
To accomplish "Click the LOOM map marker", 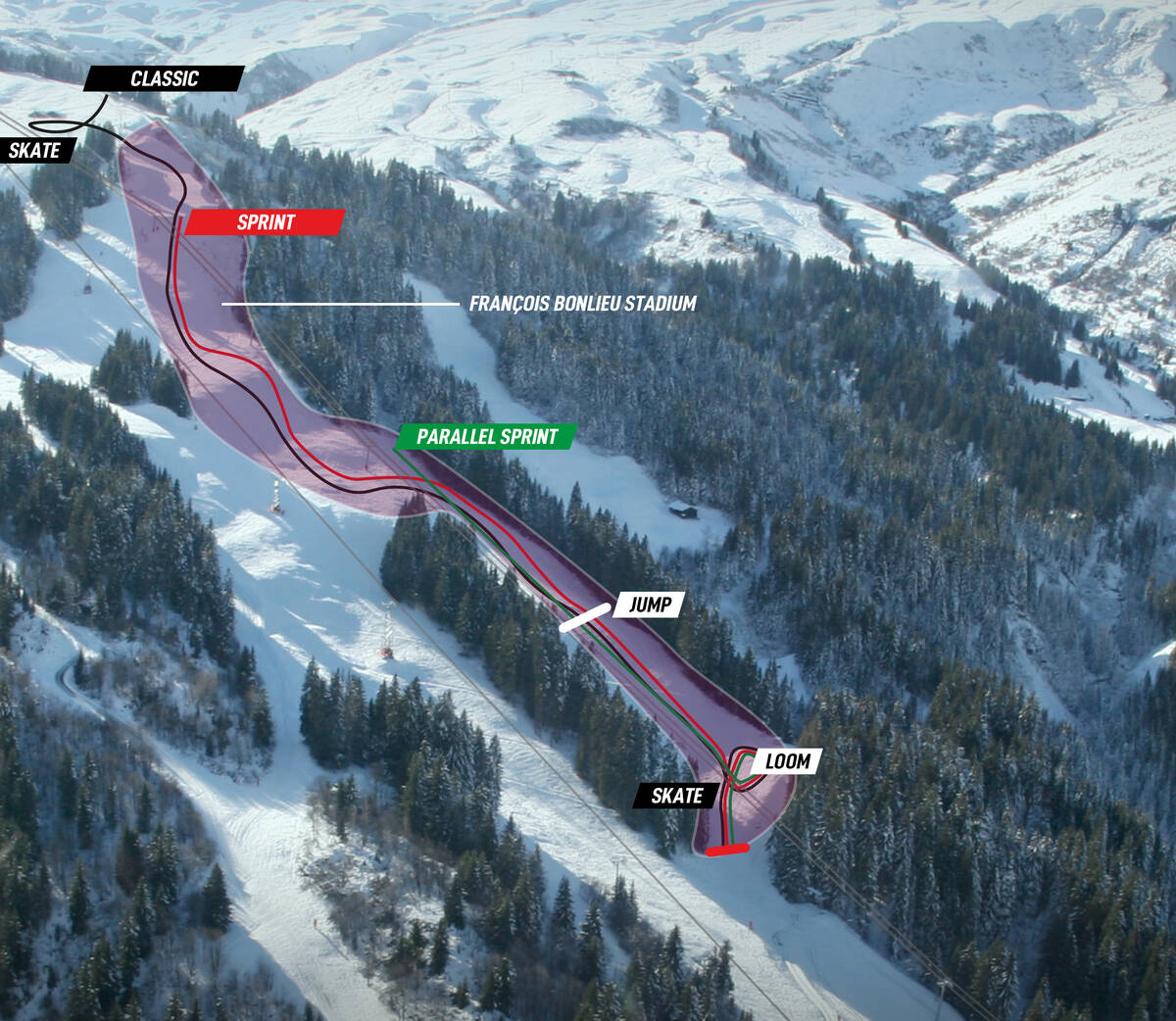I will click(x=787, y=761).
